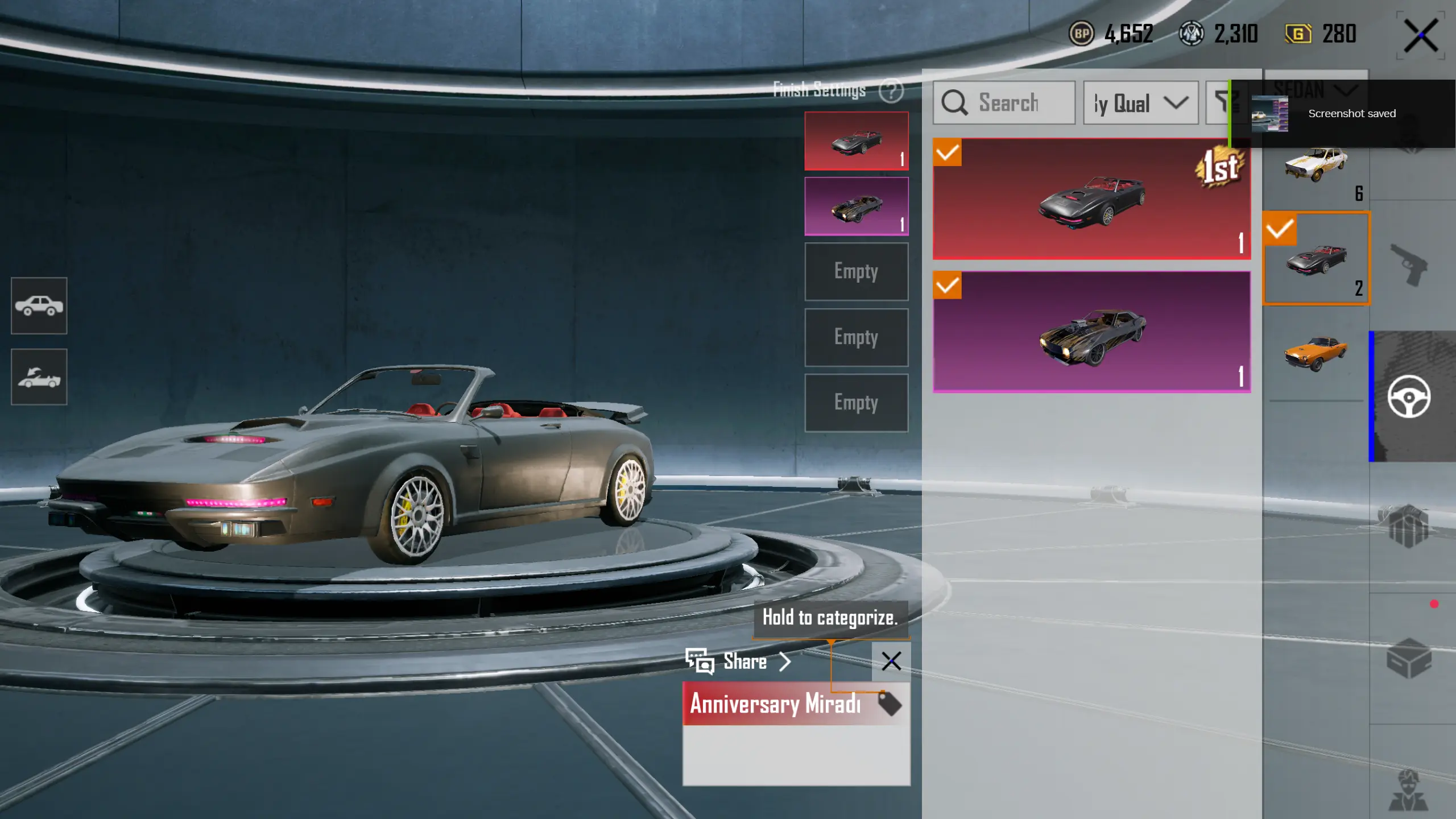This screenshot has width=1456, height=819.
Task: Show the standard car view
Action: point(39,305)
